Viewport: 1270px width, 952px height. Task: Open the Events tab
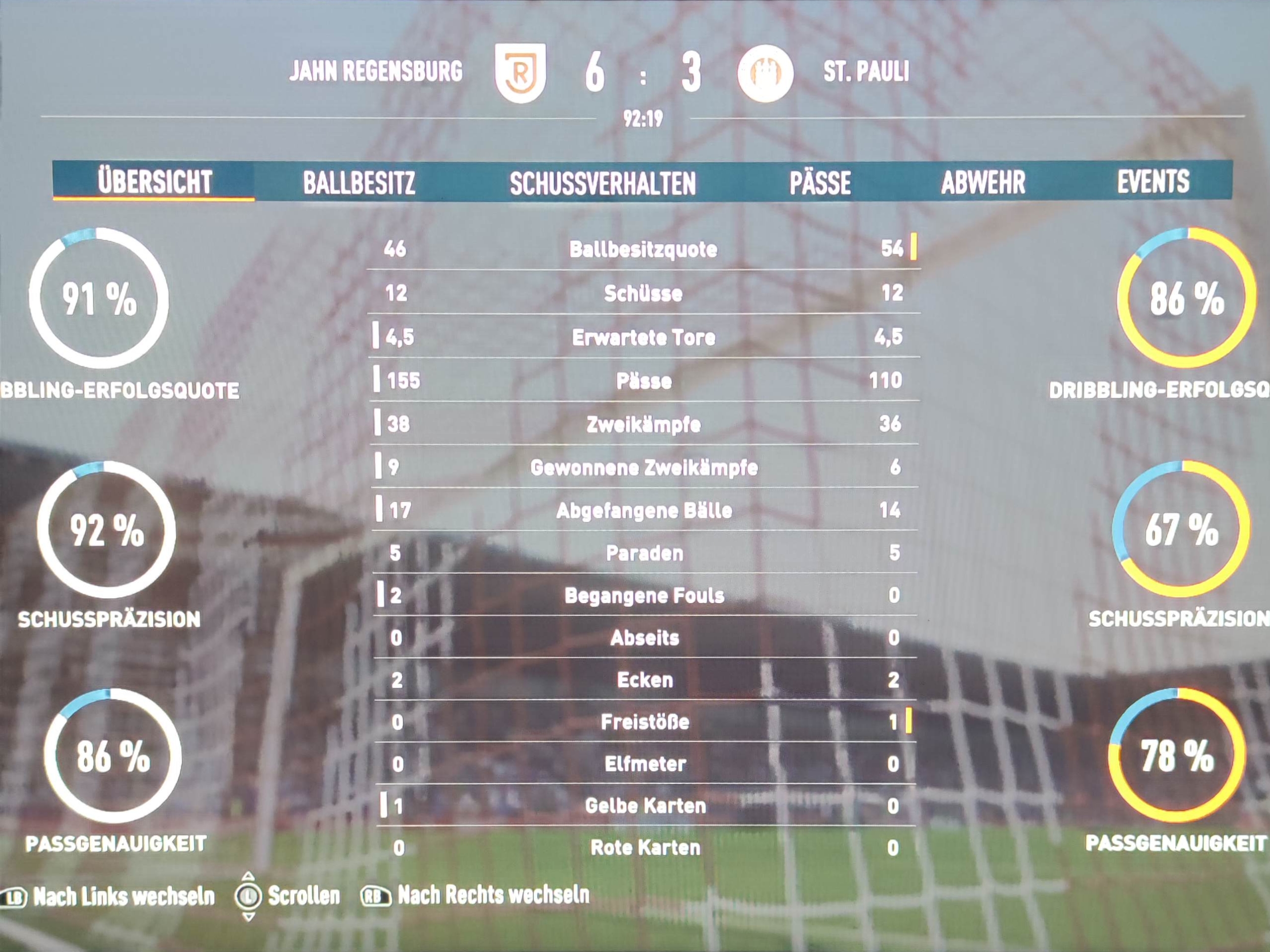coord(1153,181)
